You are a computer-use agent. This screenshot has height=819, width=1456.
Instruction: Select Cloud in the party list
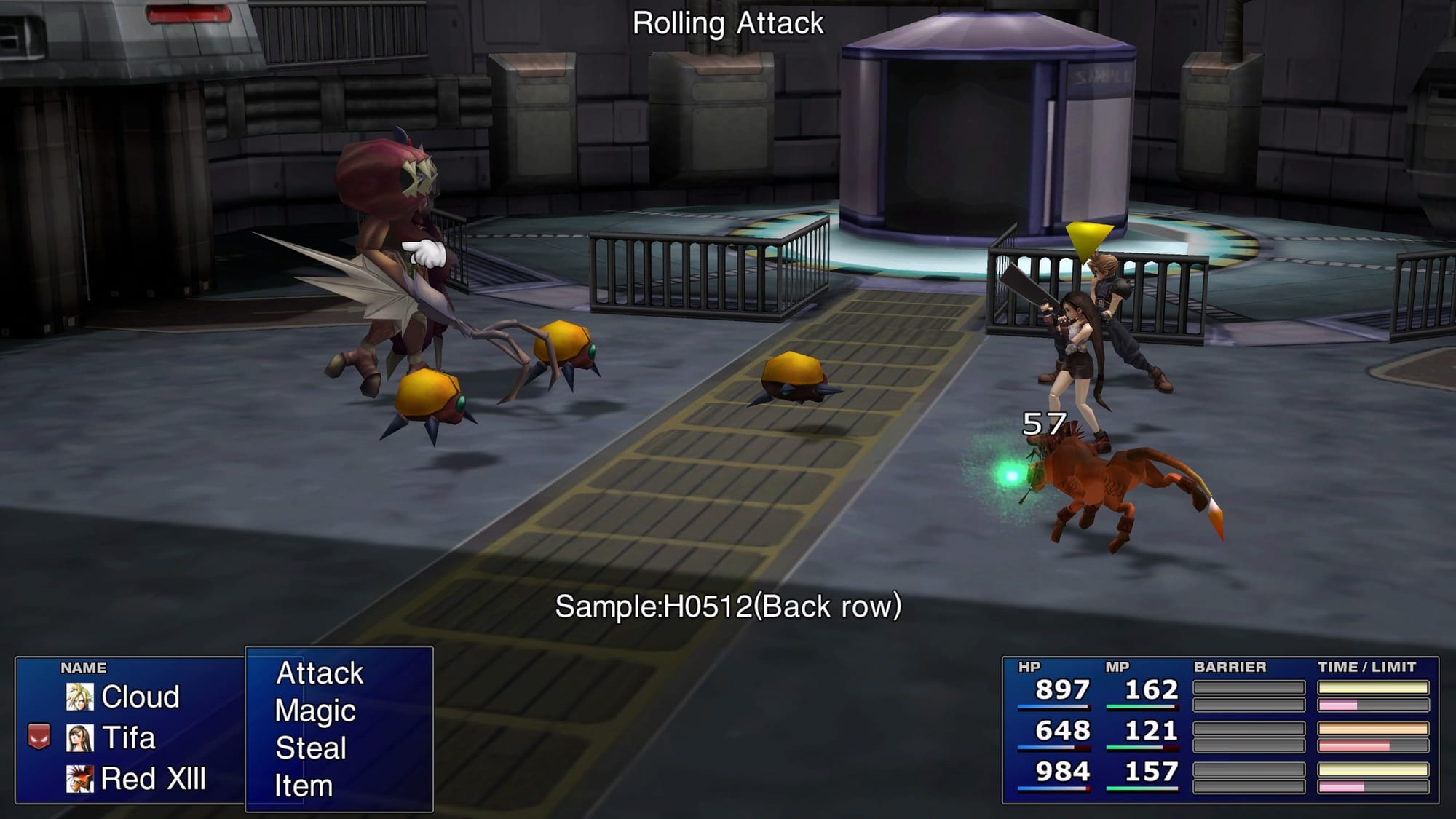coord(140,697)
